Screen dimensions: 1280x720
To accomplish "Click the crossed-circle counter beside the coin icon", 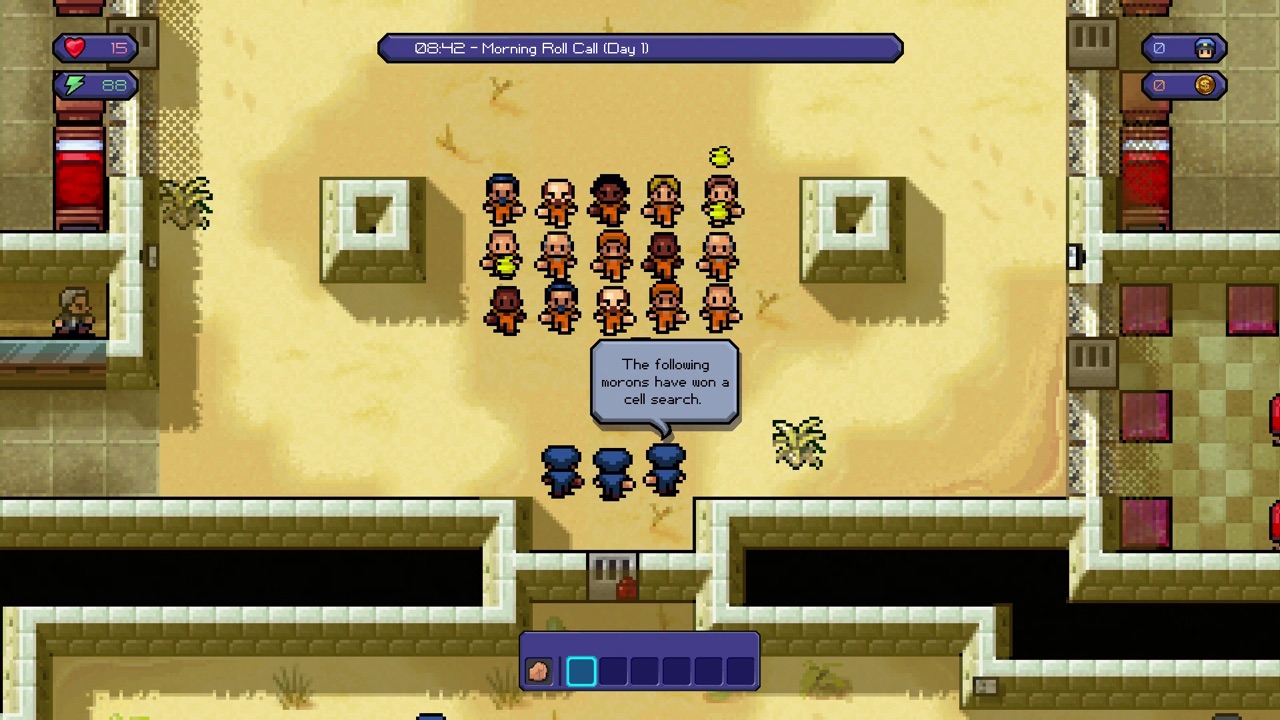I will click(1160, 85).
